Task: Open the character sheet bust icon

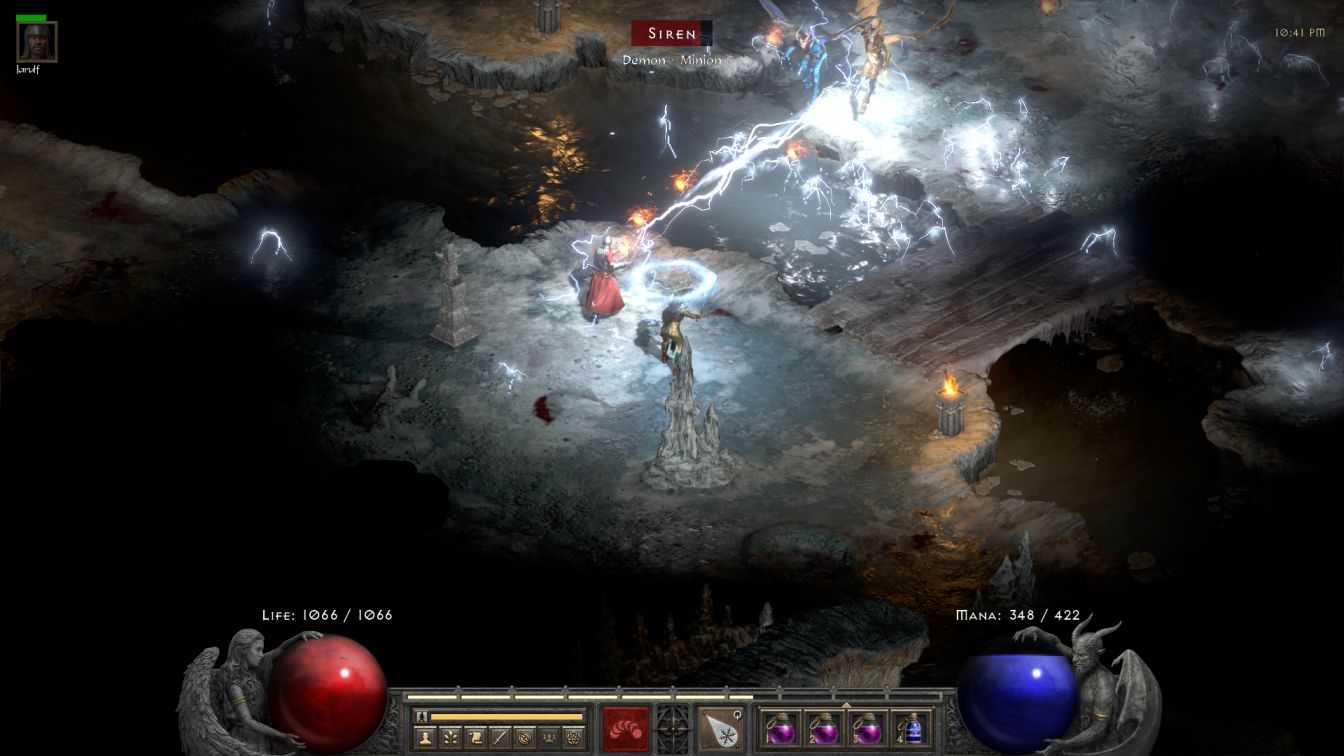Action: 427,738
